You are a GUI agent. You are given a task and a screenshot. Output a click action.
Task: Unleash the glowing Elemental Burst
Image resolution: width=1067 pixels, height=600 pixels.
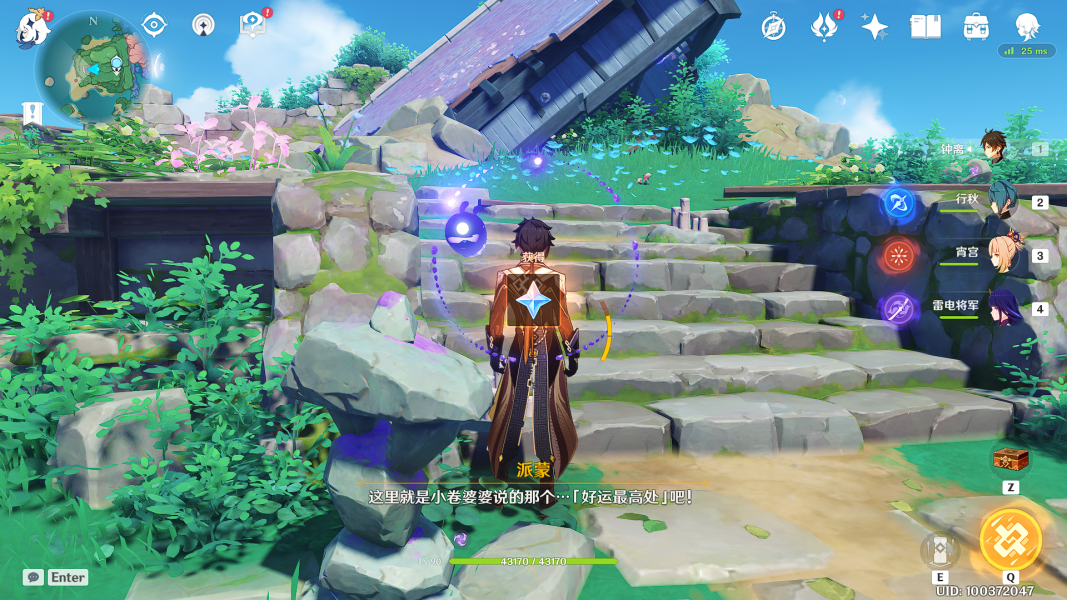point(1010,540)
